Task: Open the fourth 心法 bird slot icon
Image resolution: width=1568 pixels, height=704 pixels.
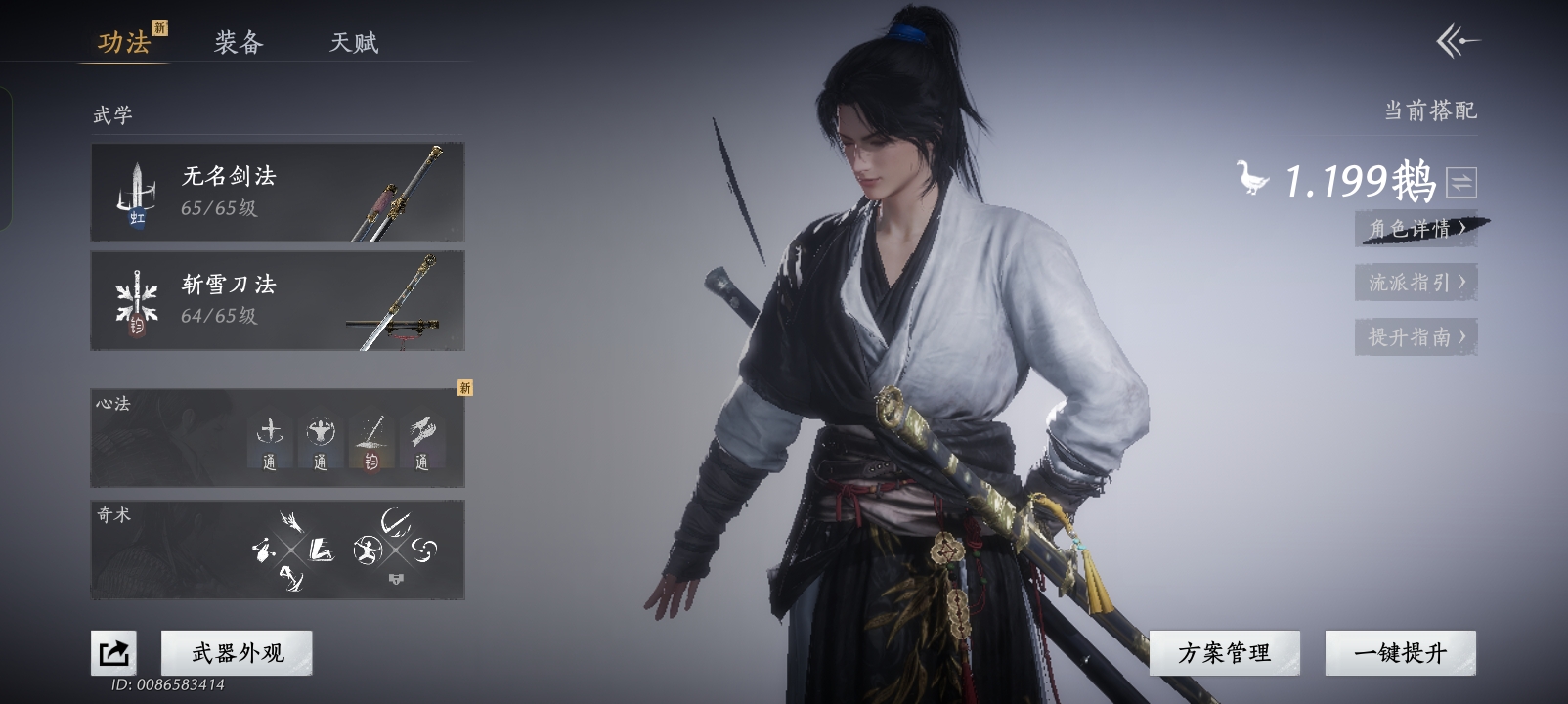Action: [x=422, y=437]
